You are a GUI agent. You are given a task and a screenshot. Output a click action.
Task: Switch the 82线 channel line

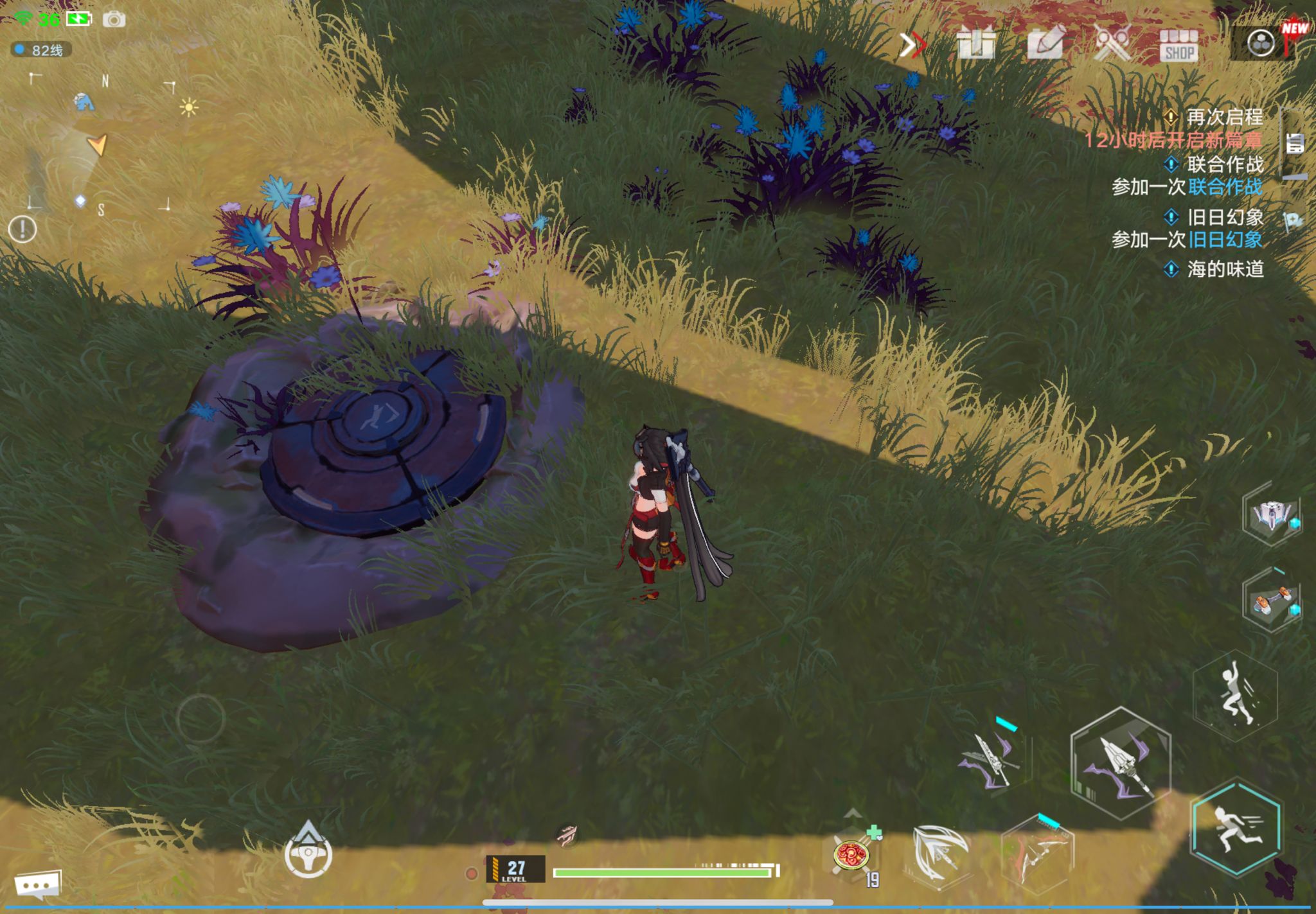pos(41,50)
